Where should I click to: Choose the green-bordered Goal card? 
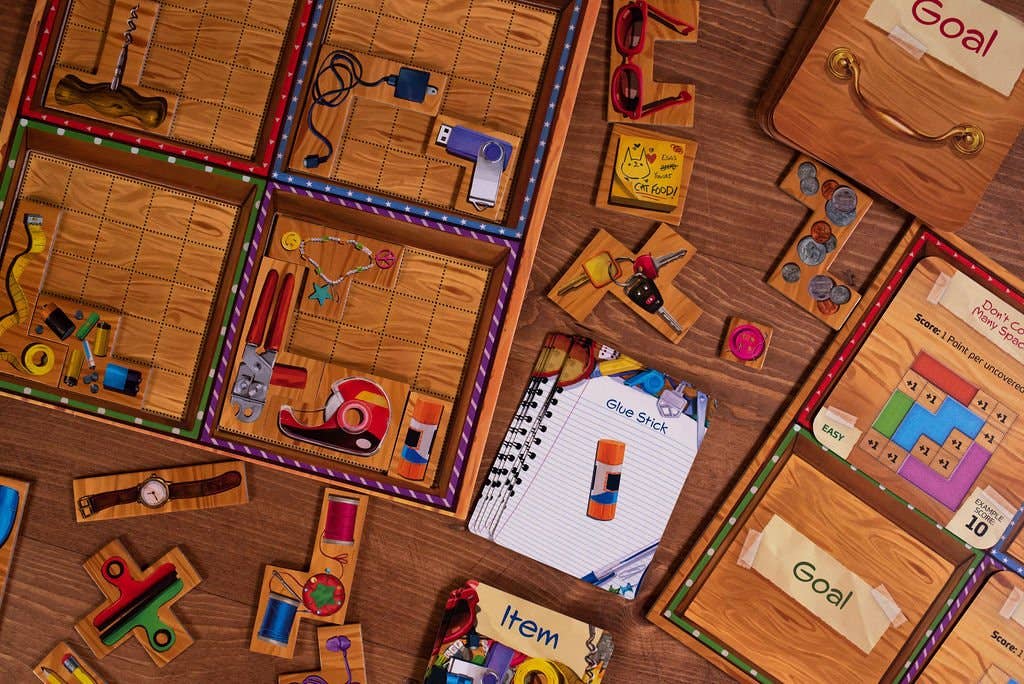tap(820, 570)
